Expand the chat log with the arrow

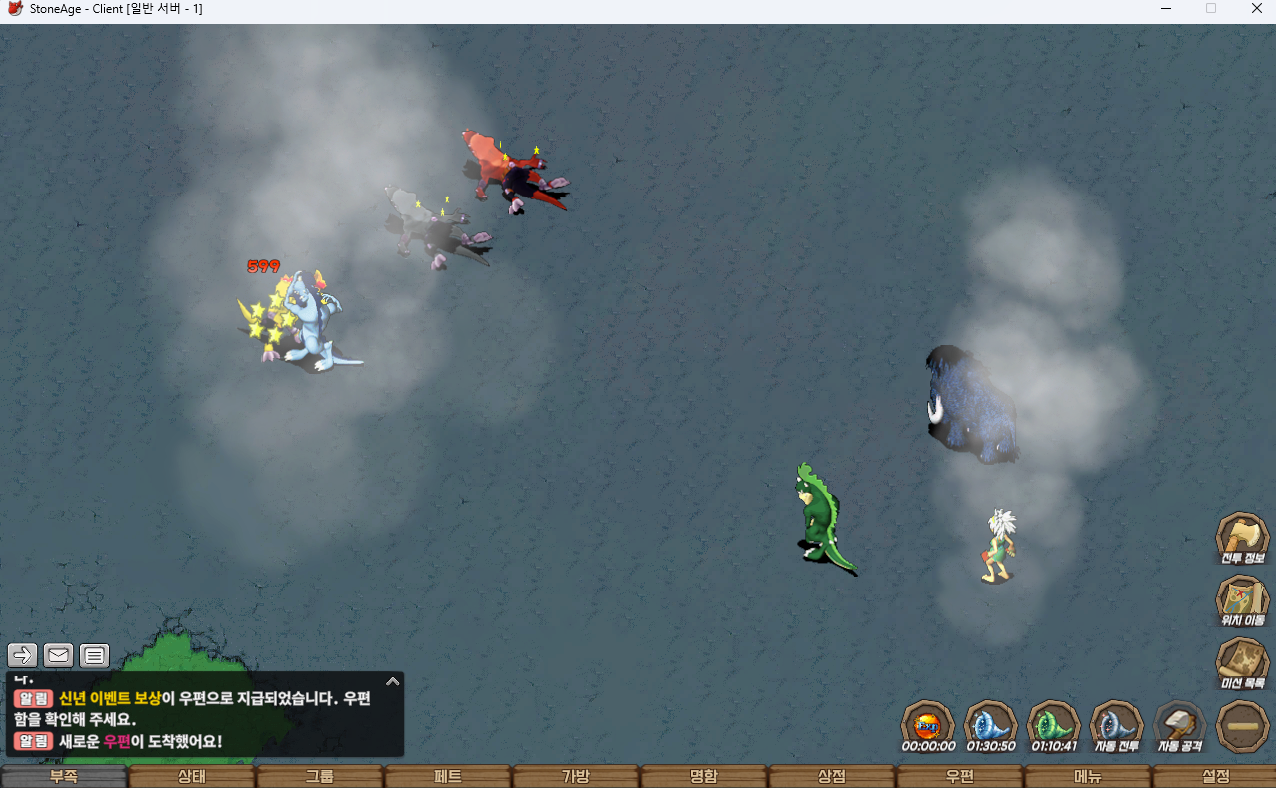point(393,681)
